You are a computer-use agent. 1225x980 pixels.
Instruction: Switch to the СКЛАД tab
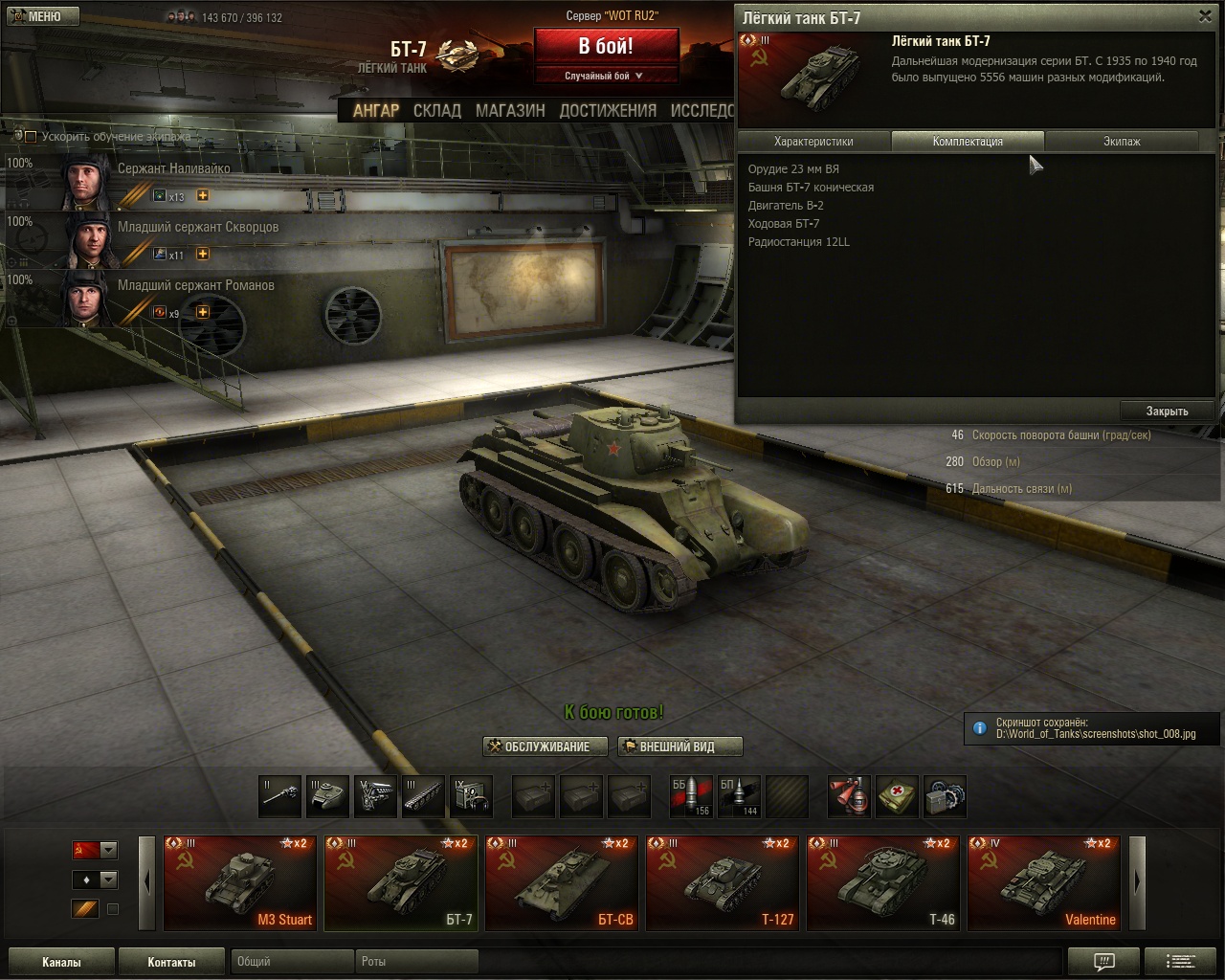[436, 111]
